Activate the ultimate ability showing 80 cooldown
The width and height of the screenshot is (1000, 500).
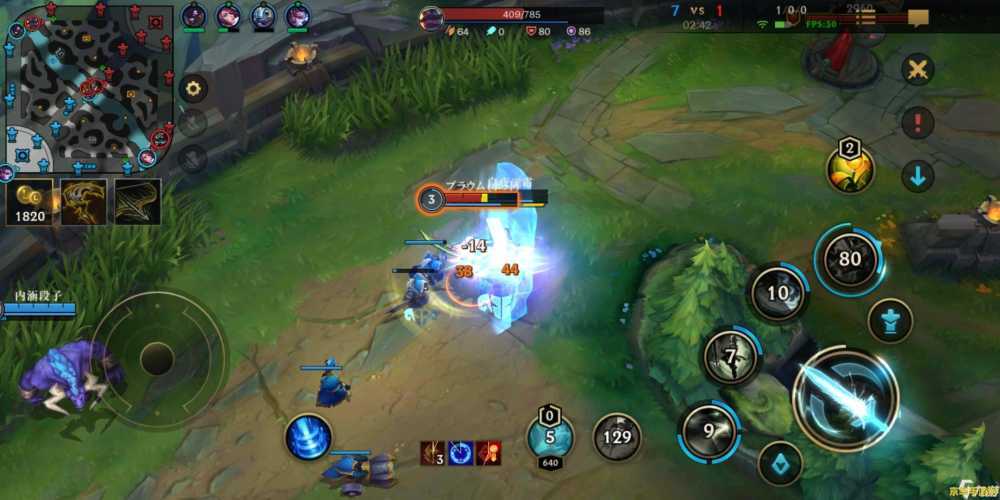[849, 259]
